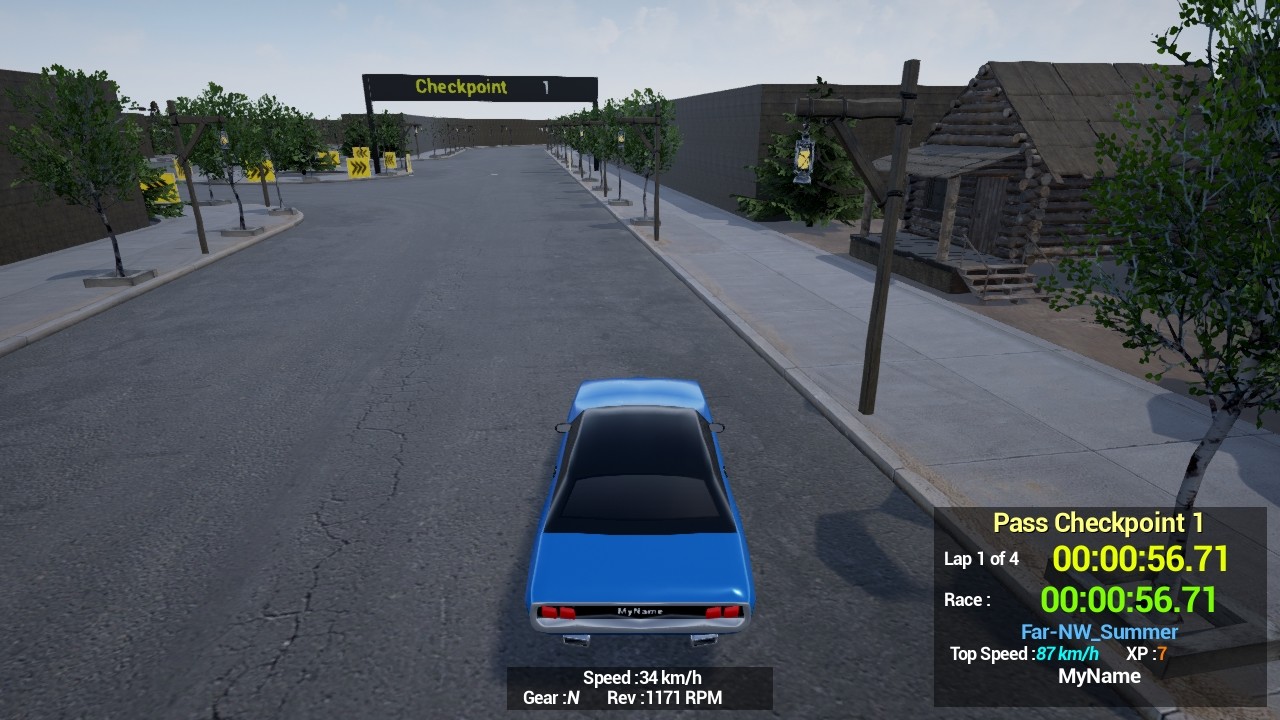Image resolution: width=1280 pixels, height=720 pixels.
Task: Open the Far-NW_Summer track link
Action: [x=1099, y=631]
